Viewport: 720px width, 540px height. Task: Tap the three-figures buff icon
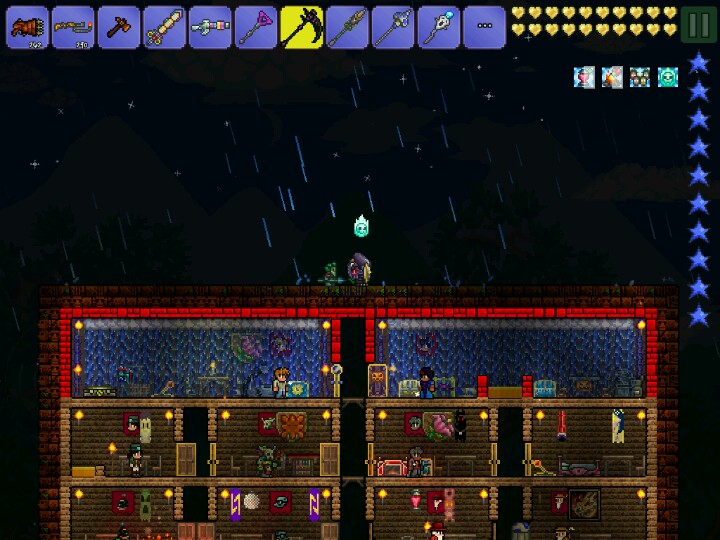pos(640,77)
